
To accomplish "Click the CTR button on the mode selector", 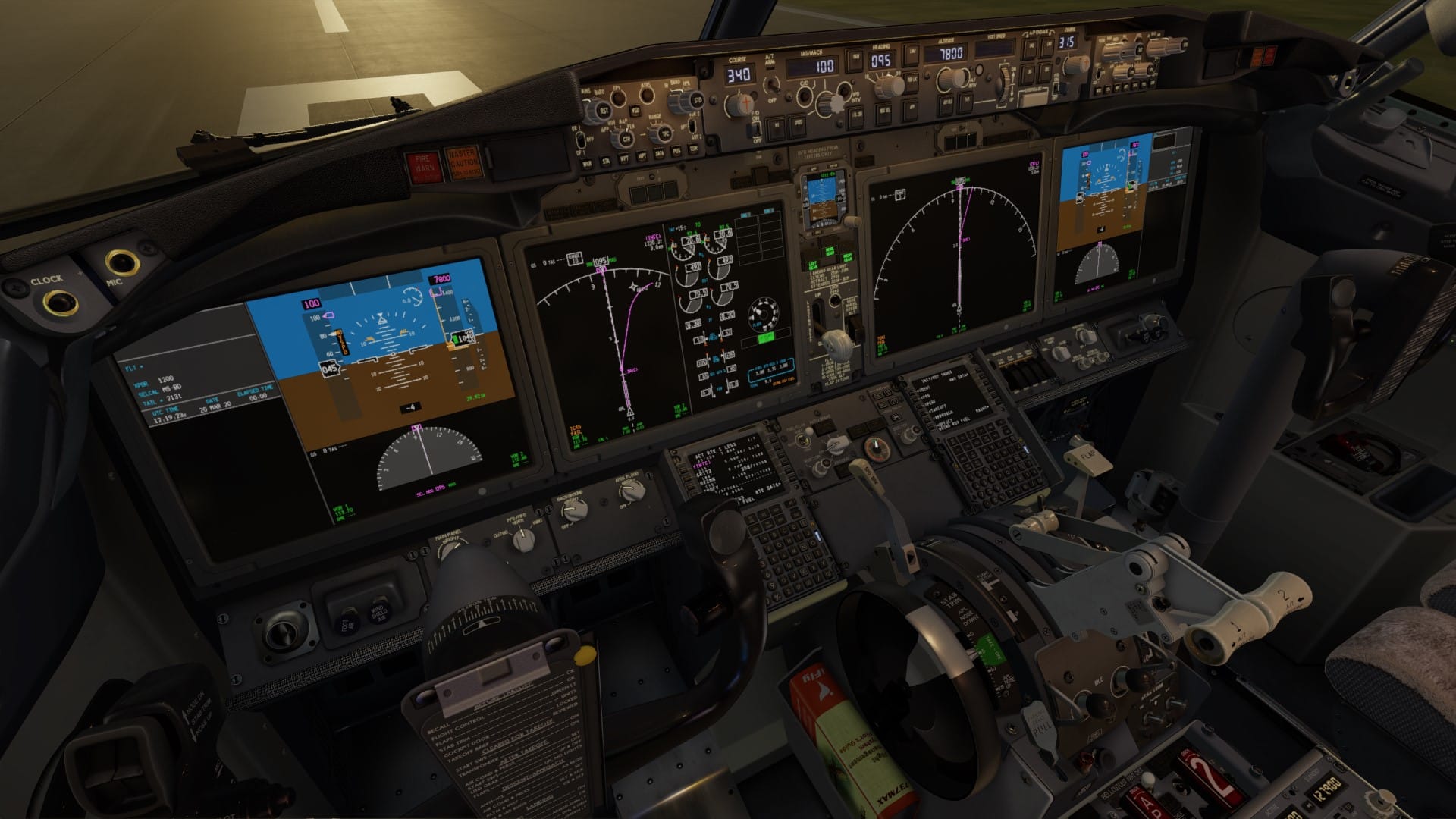I will 626,139.
